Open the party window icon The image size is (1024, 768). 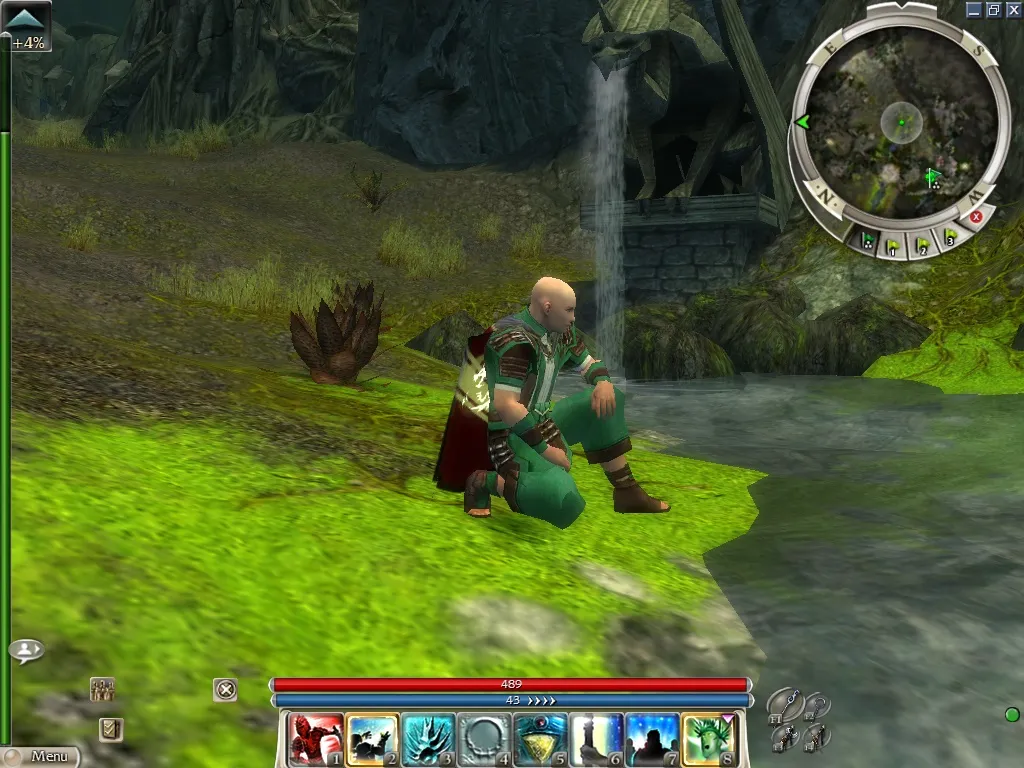click(x=102, y=688)
